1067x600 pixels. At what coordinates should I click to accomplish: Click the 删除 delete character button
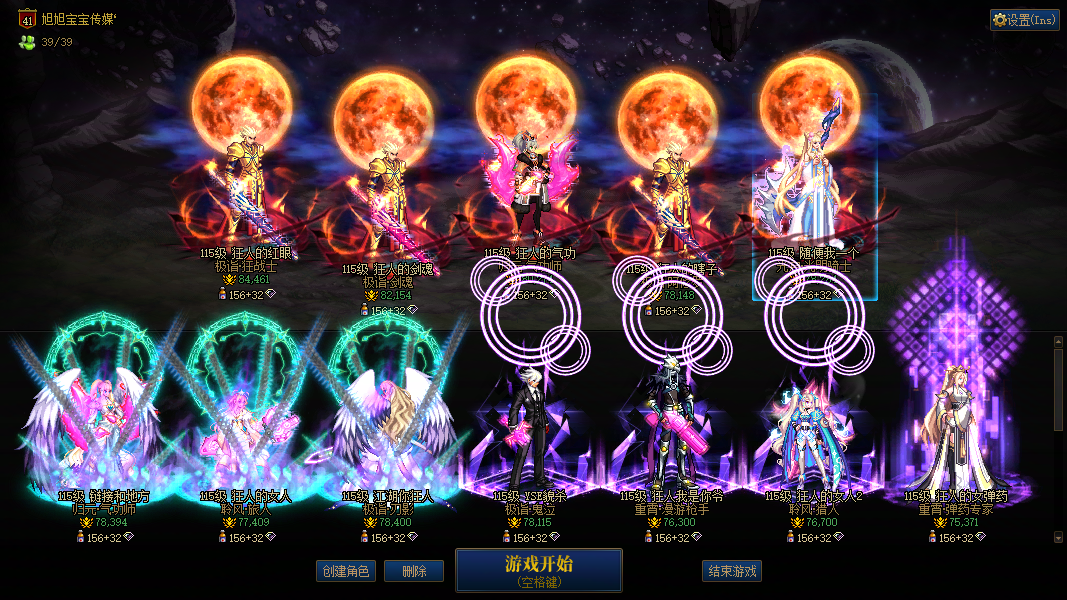(x=414, y=571)
